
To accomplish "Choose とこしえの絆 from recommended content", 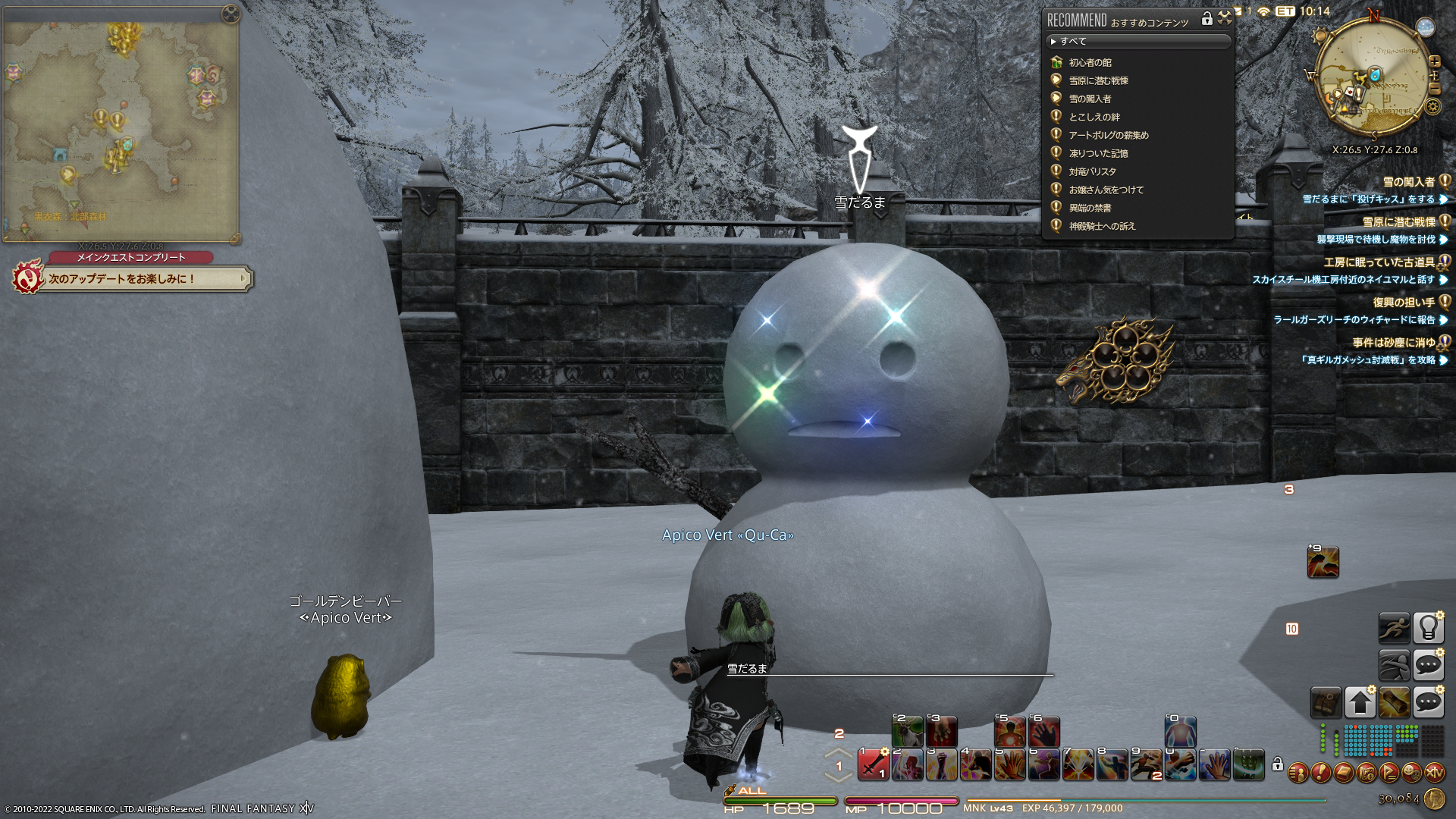I will 1094,117.
